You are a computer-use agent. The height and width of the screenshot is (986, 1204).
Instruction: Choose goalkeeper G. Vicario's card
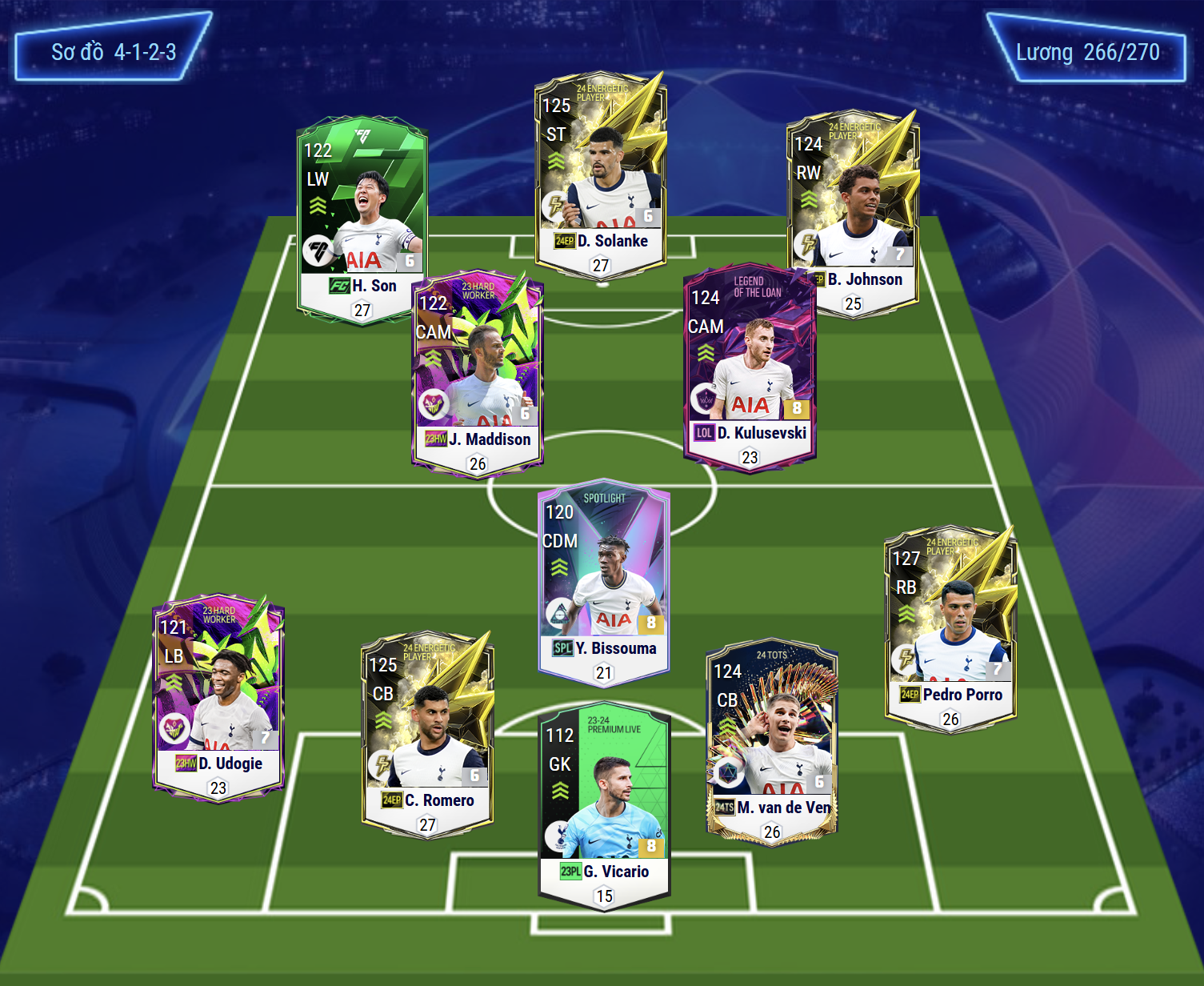click(604, 804)
